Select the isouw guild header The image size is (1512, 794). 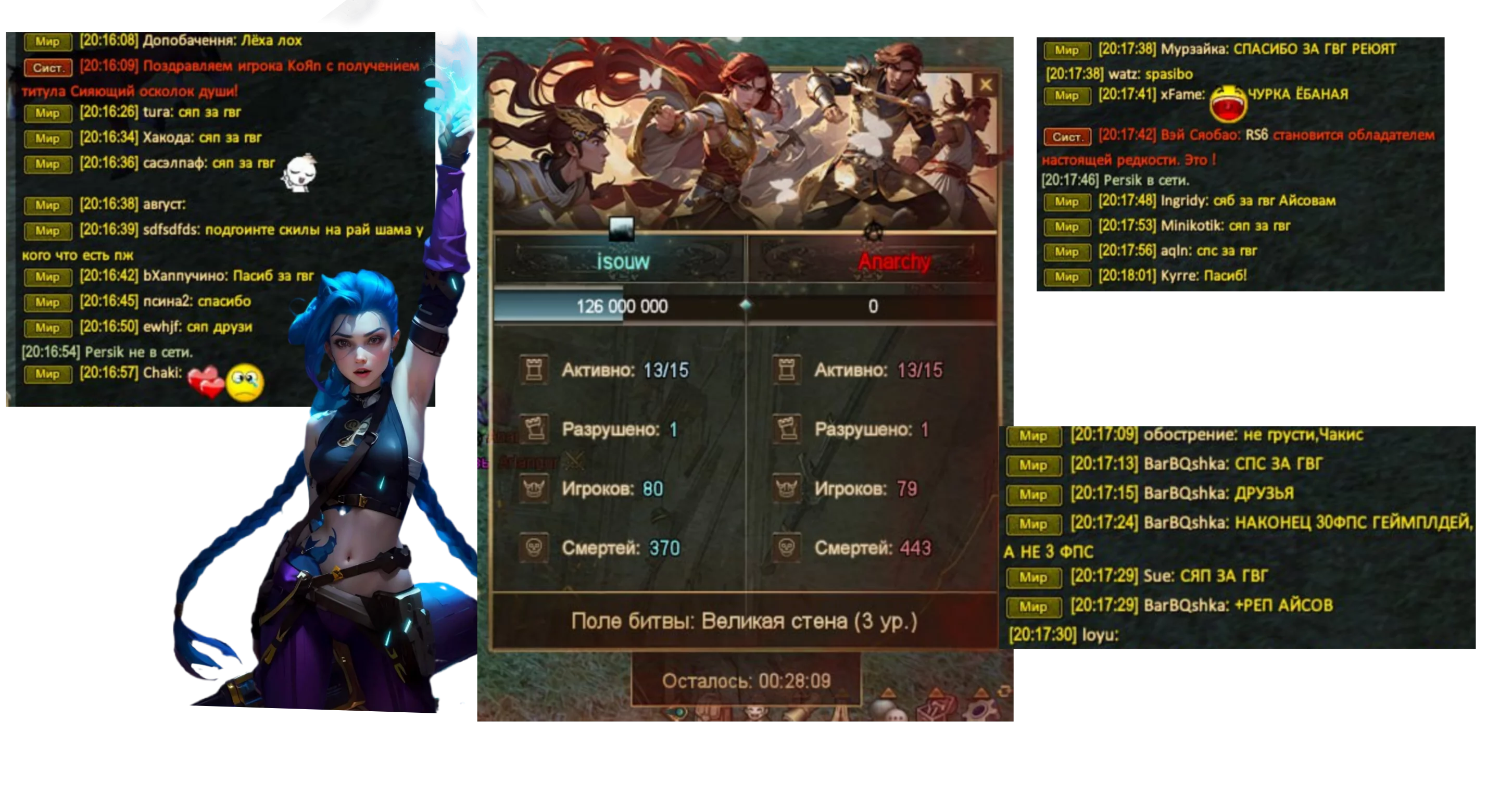tap(622, 261)
